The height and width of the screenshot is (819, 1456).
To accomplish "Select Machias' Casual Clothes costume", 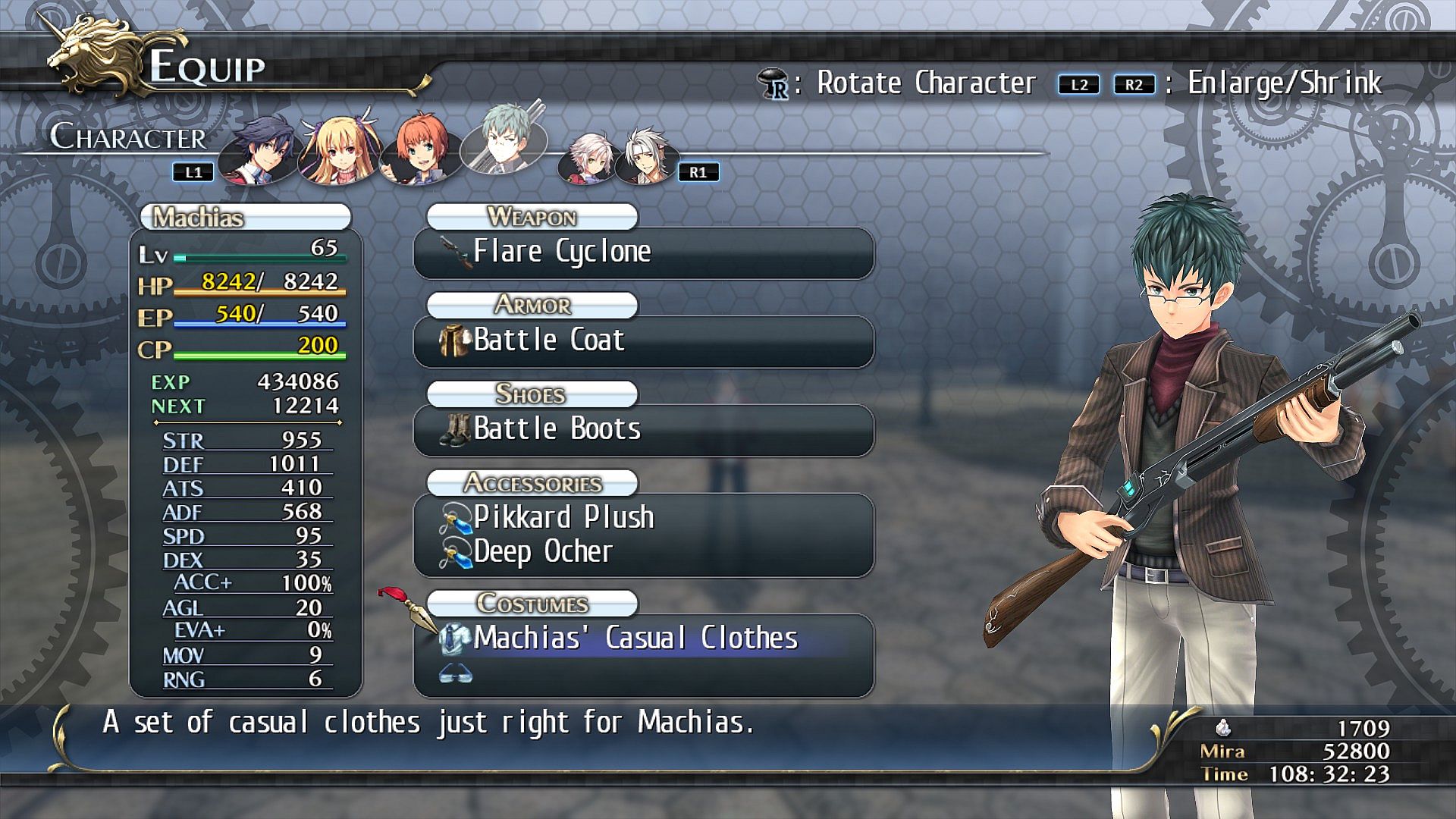I will (x=643, y=639).
